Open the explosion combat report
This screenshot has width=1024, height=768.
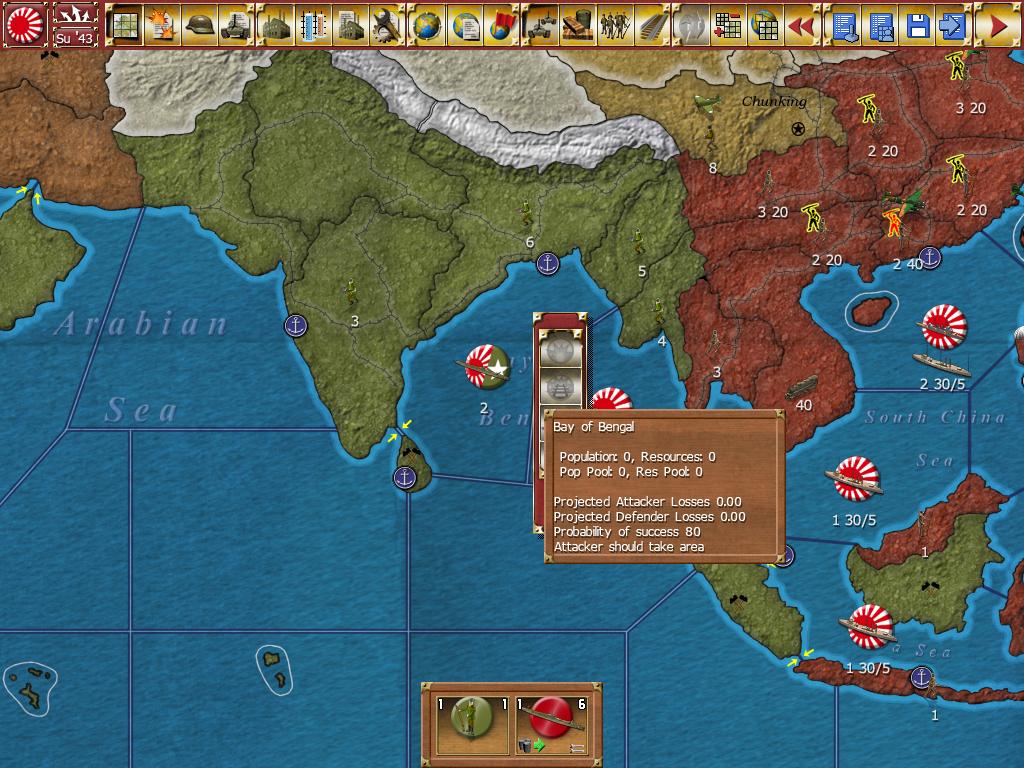[x=162, y=25]
